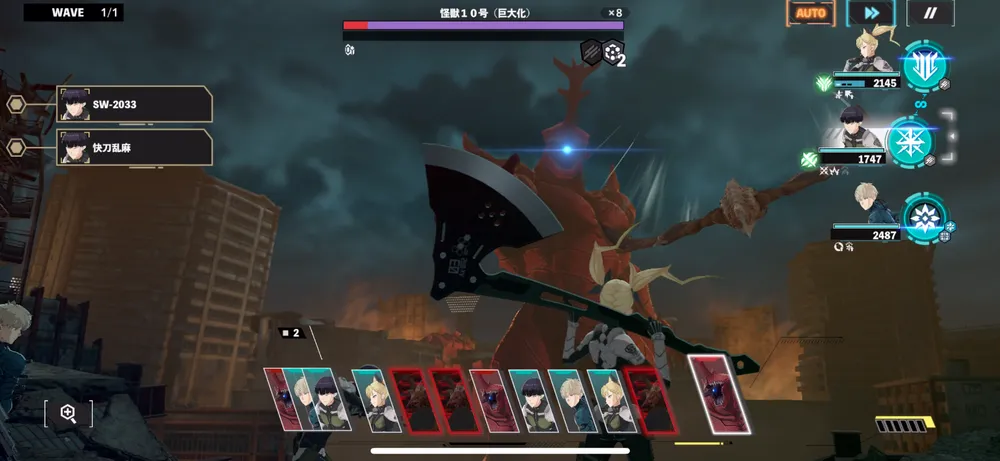
Task: Pause the battle
Action: [929, 13]
